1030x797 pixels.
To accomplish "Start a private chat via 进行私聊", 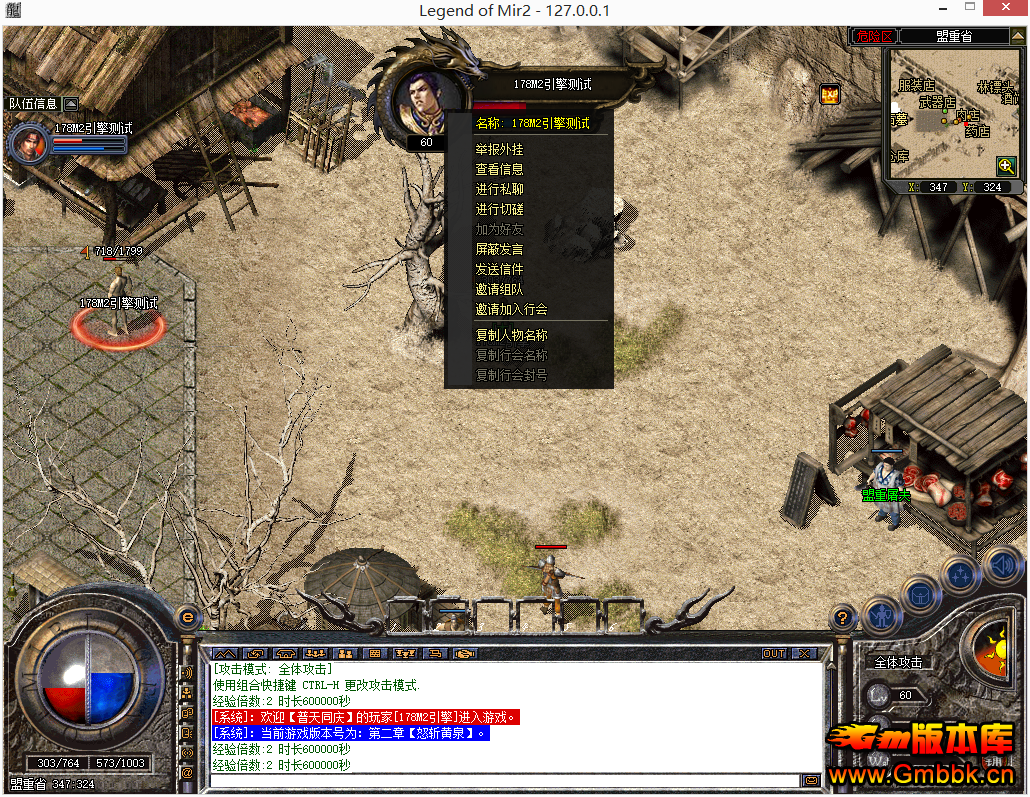I will click(500, 189).
